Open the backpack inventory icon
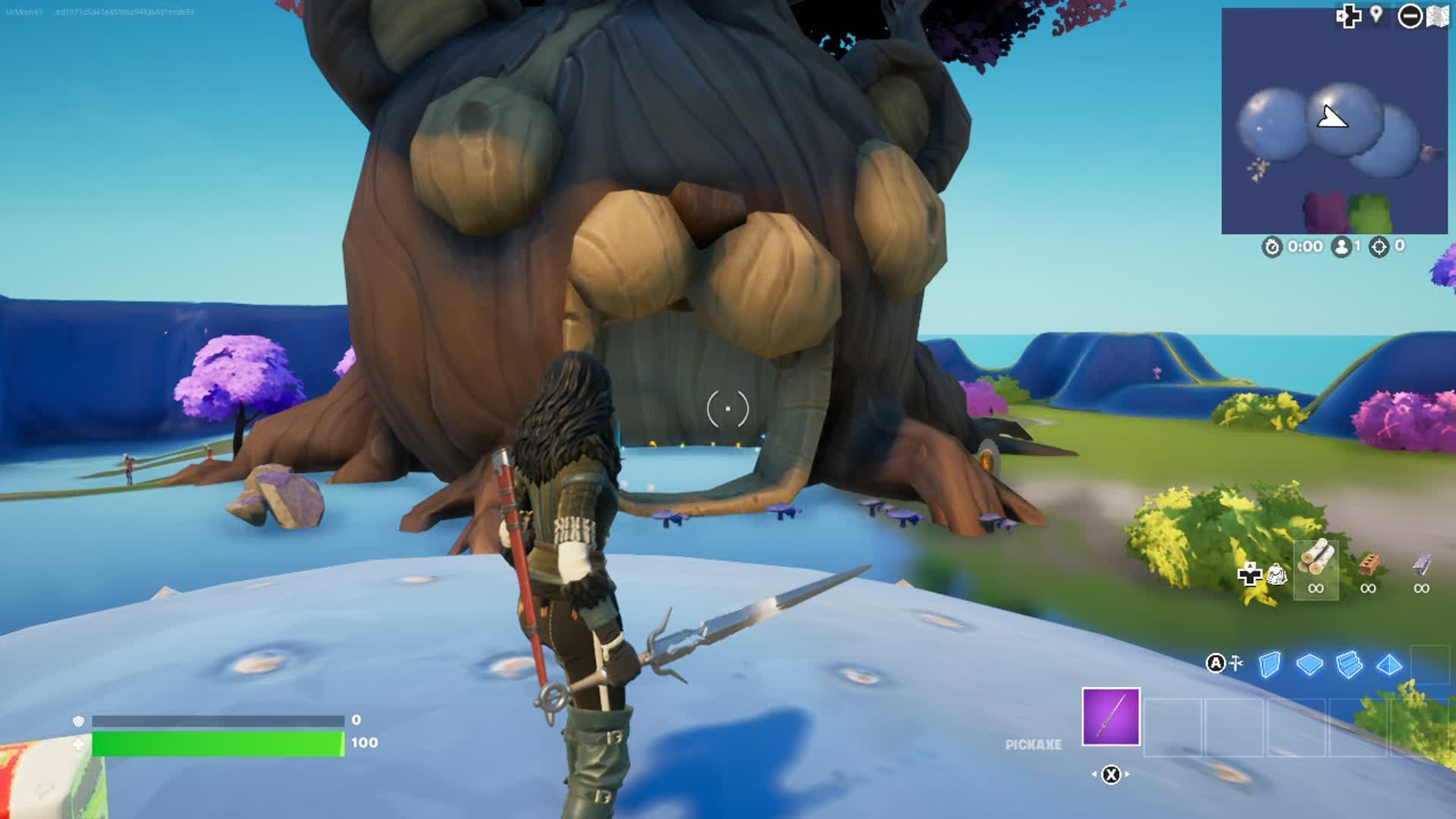This screenshot has height=819, width=1456. tap(1277, 575)
